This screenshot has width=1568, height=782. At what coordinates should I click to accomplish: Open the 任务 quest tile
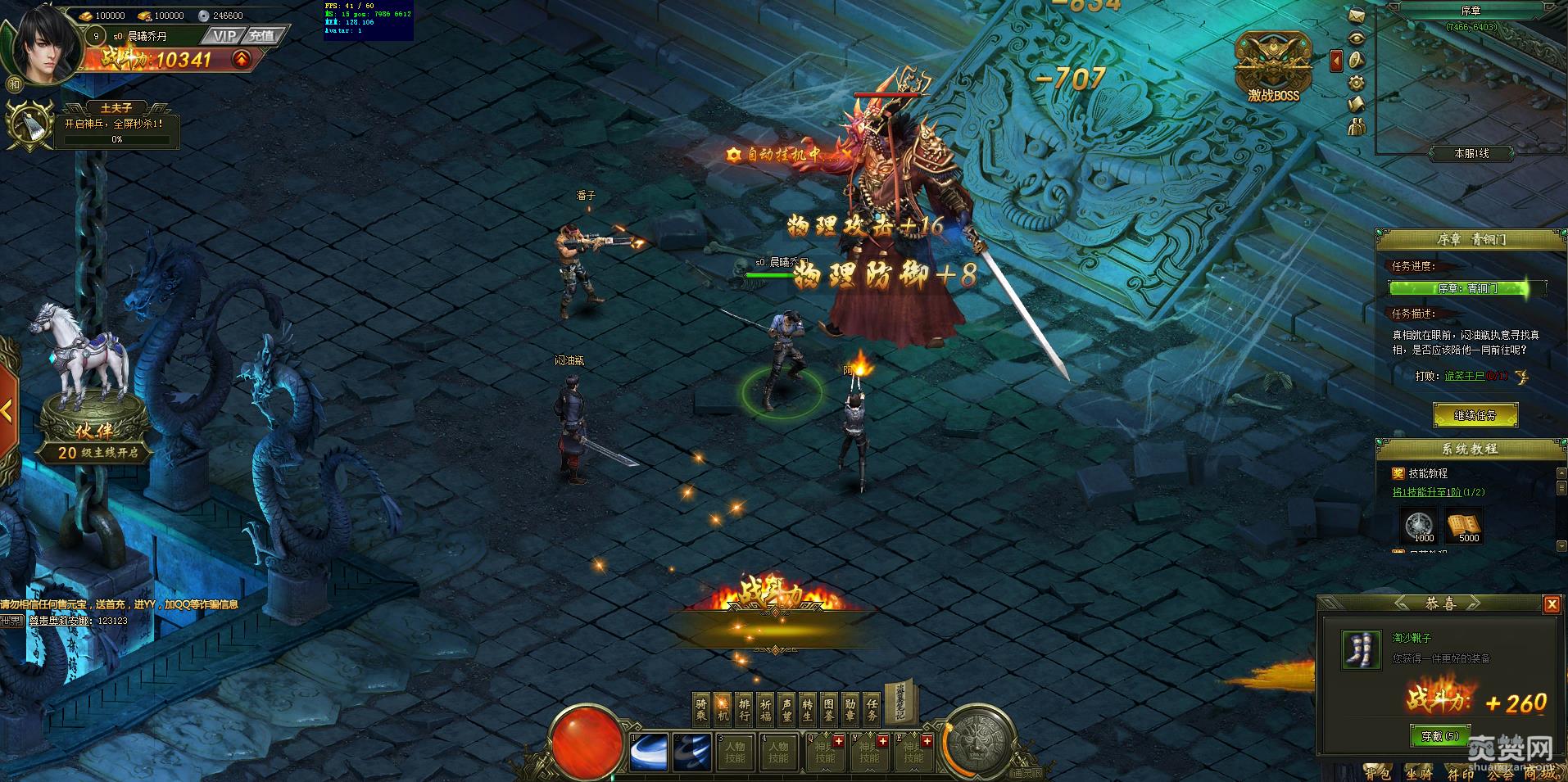point(872,709)
